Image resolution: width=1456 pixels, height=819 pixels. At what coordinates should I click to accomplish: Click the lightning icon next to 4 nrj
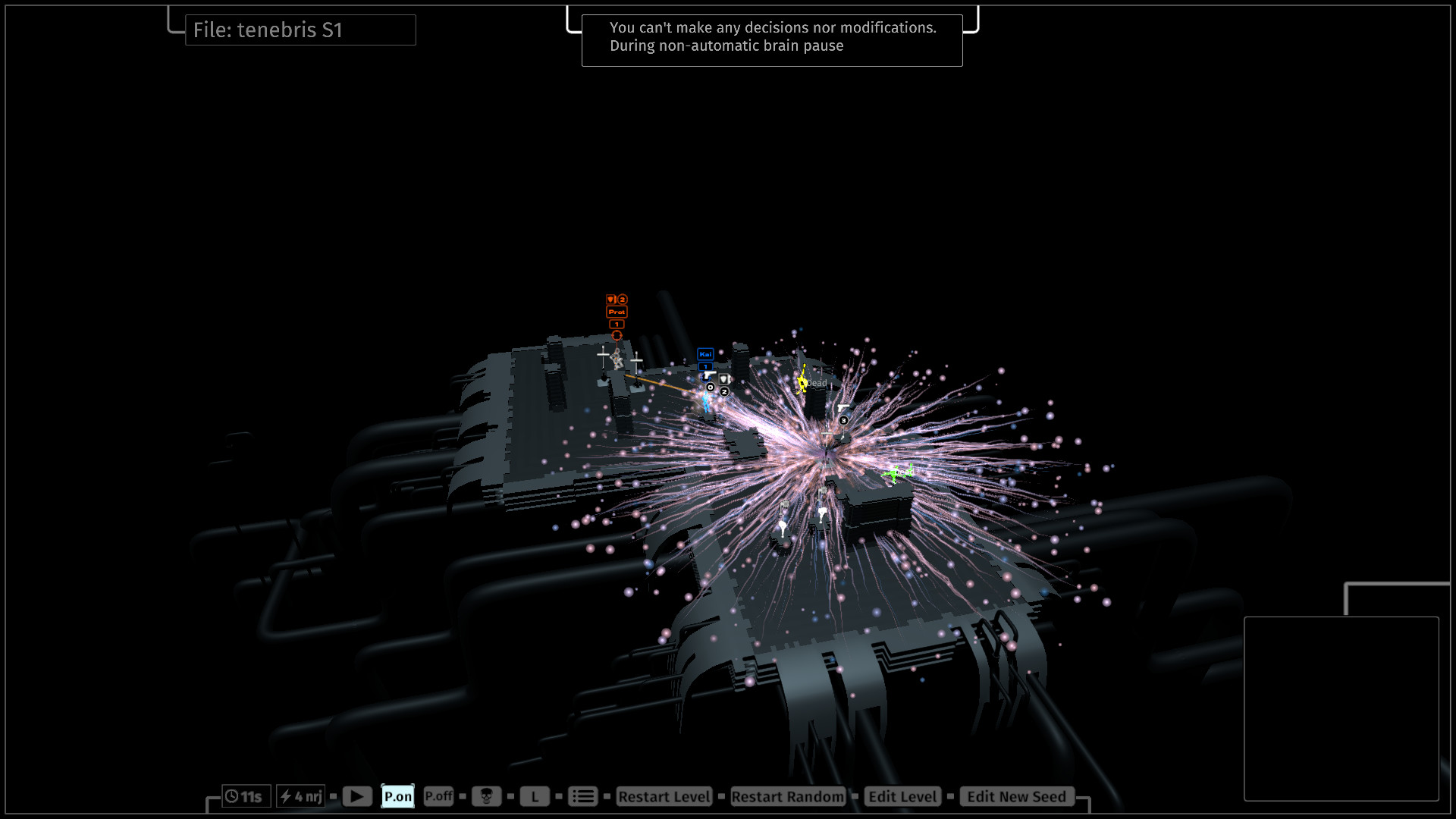(286, 796)
